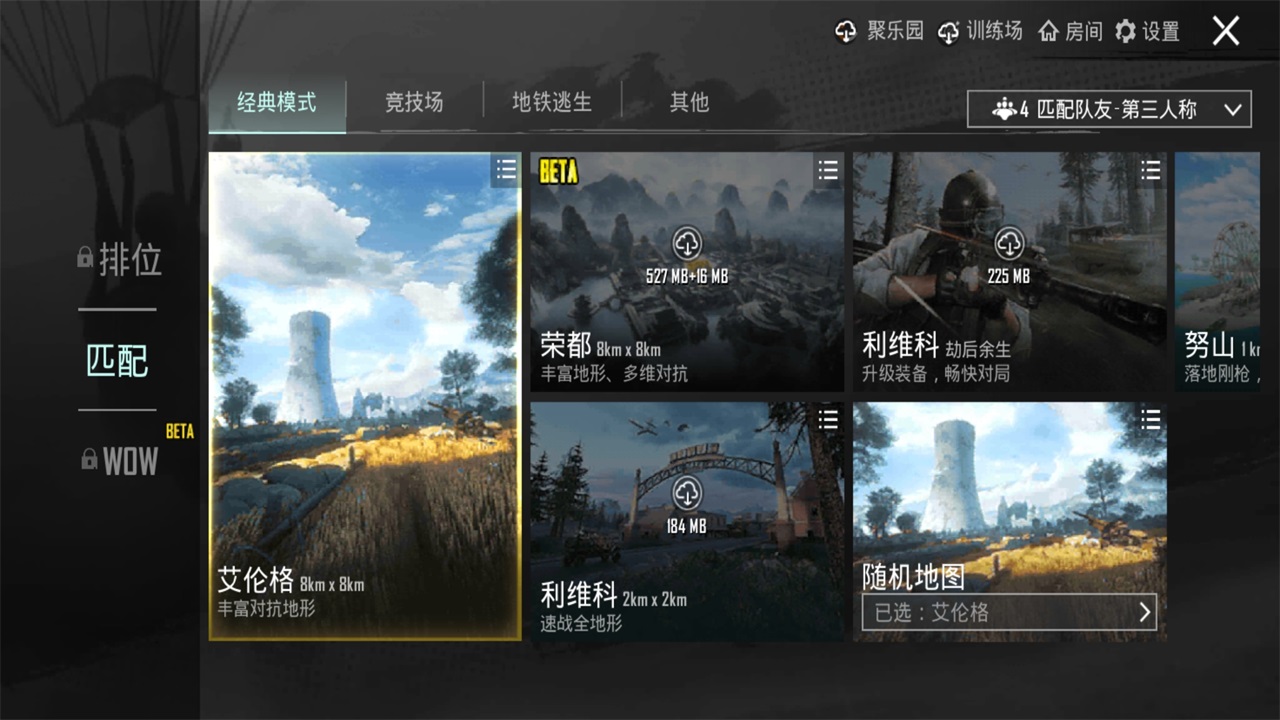Click the map details icon on 艾伦格 card
The height and width of the screenshot is (720, 1280).
point(505,170)
